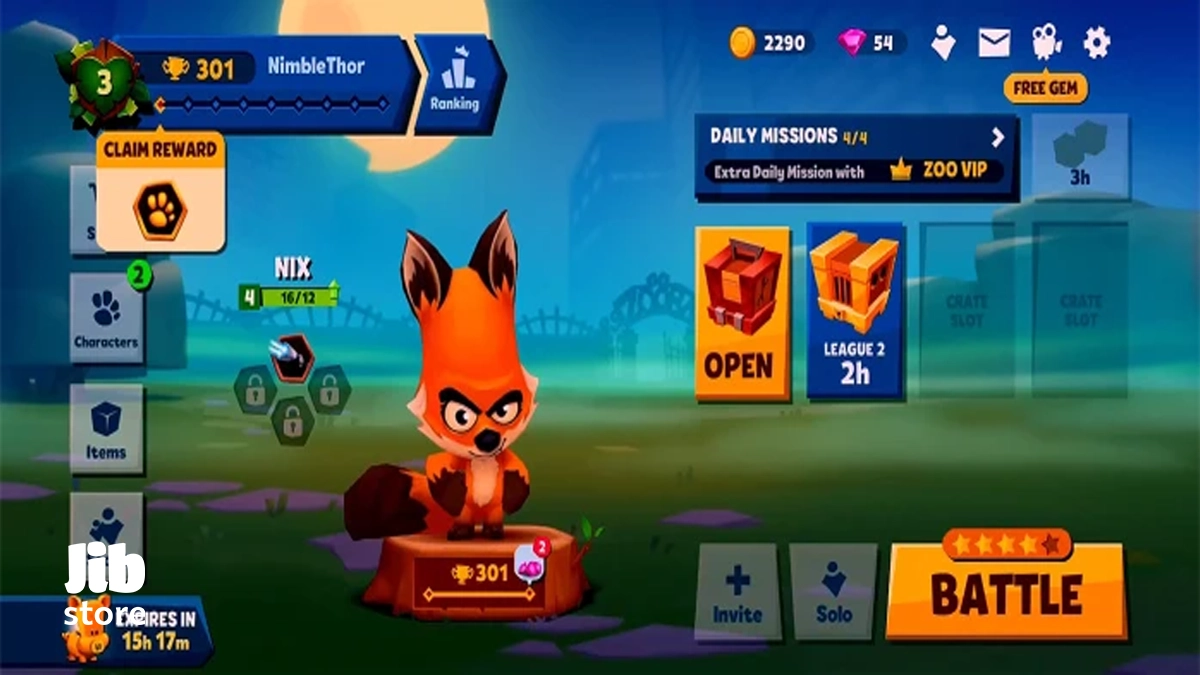Open the 3h timed free crate
Viewport: 1200px width, 675px height.
(x=1080, y=155)
